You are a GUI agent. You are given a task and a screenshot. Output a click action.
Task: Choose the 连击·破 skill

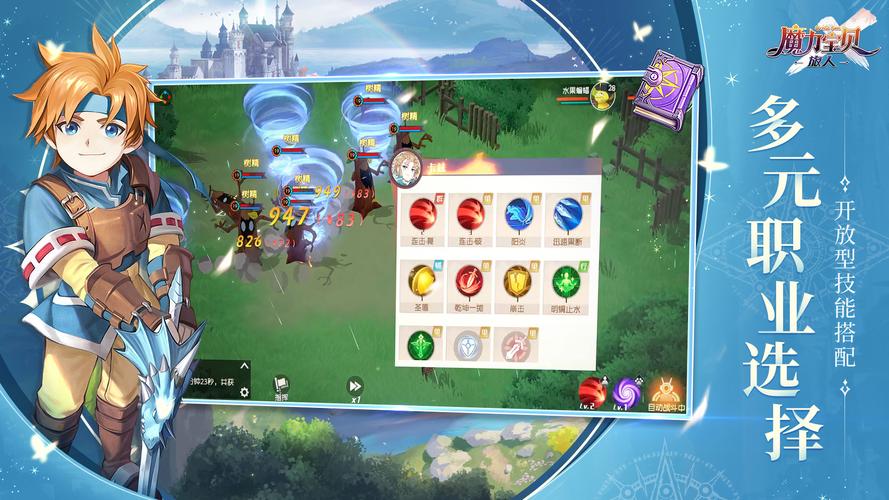[470, 212]
